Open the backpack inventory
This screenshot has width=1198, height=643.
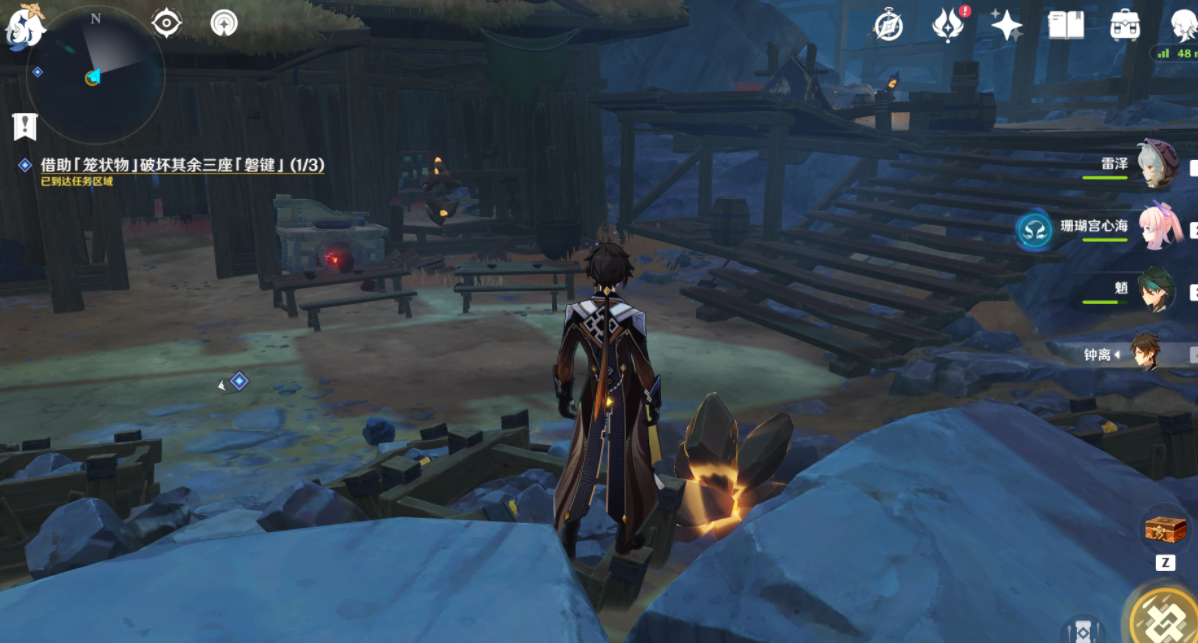(1125, 25)
